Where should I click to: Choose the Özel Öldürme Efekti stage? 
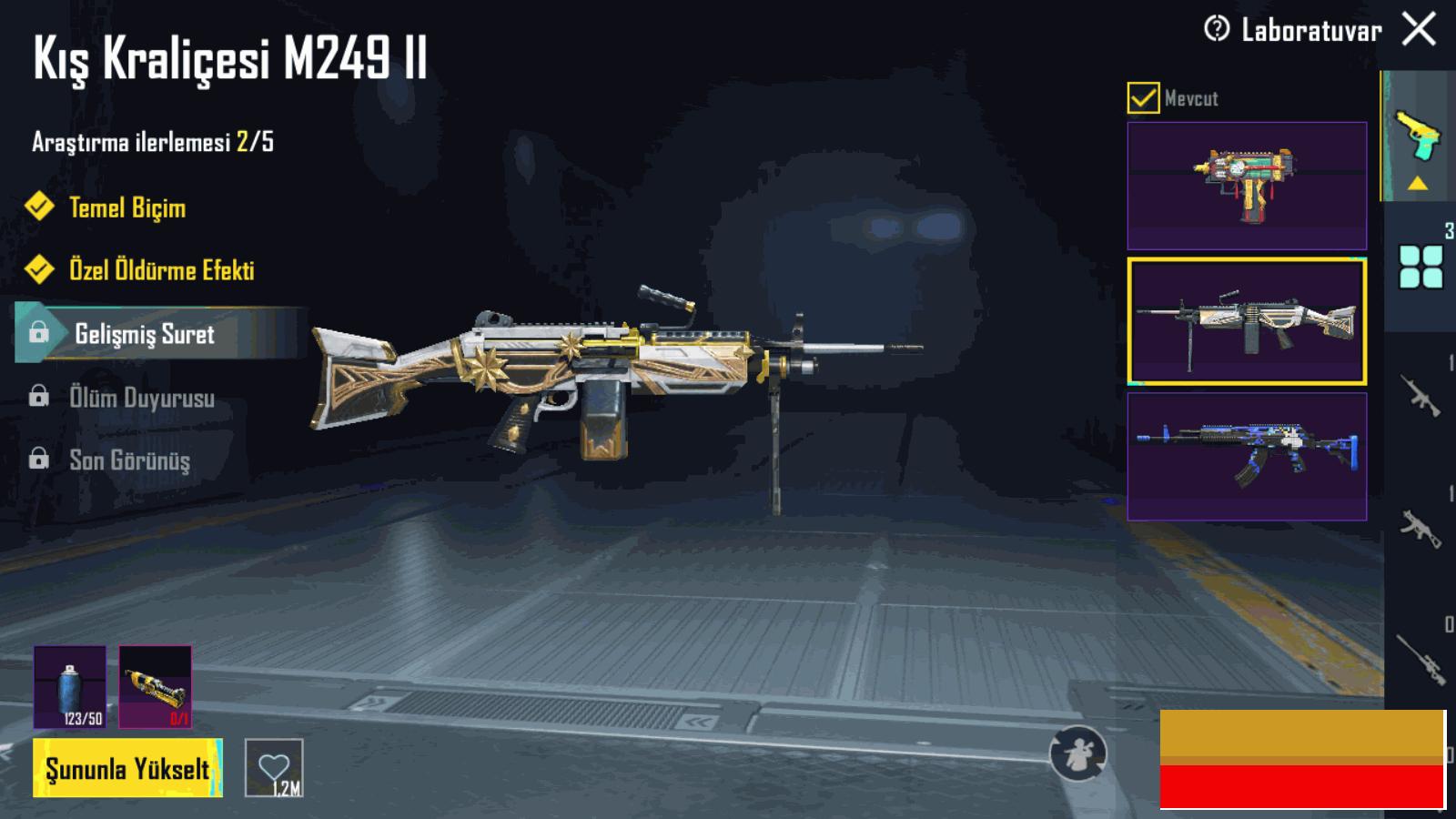[x=161, y=270]
